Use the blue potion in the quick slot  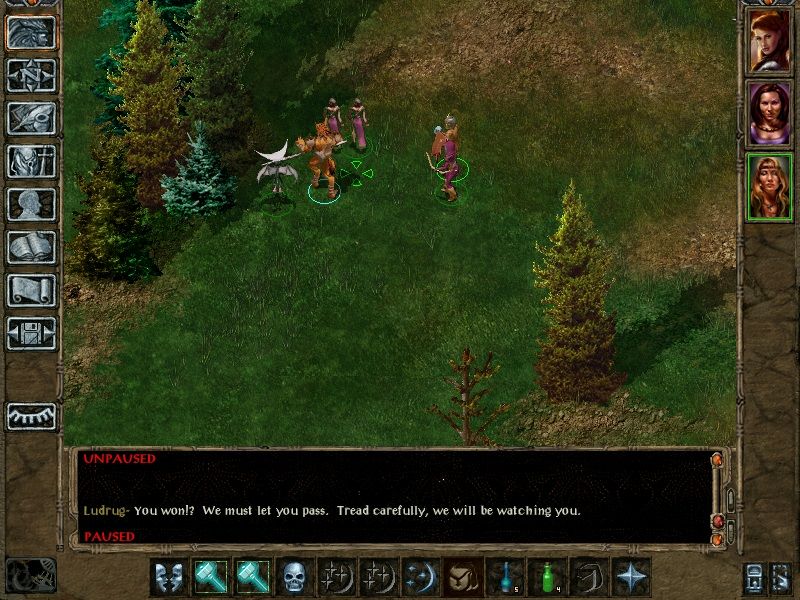(x=505, y=577)
